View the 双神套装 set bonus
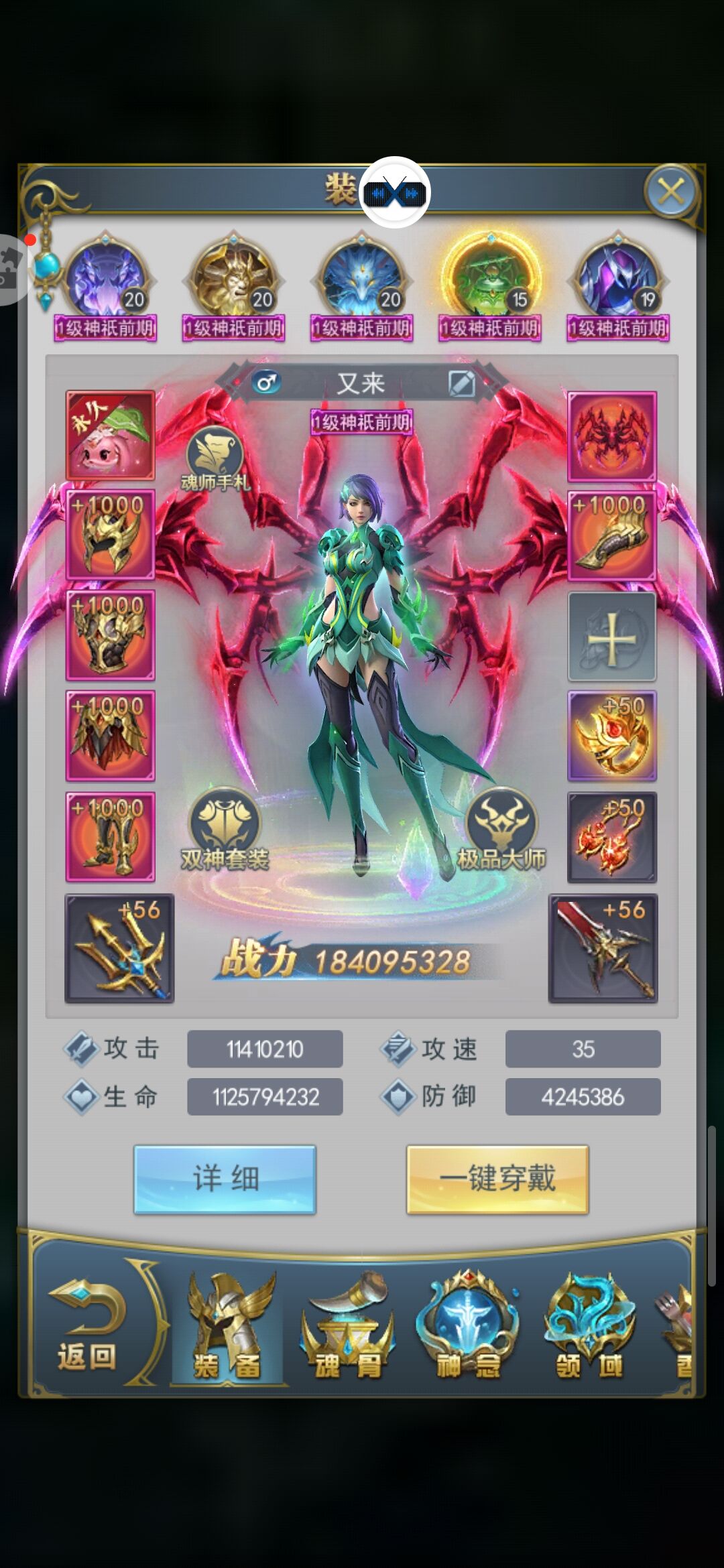This screenshot has width=724, height=1568. (225, 828)
